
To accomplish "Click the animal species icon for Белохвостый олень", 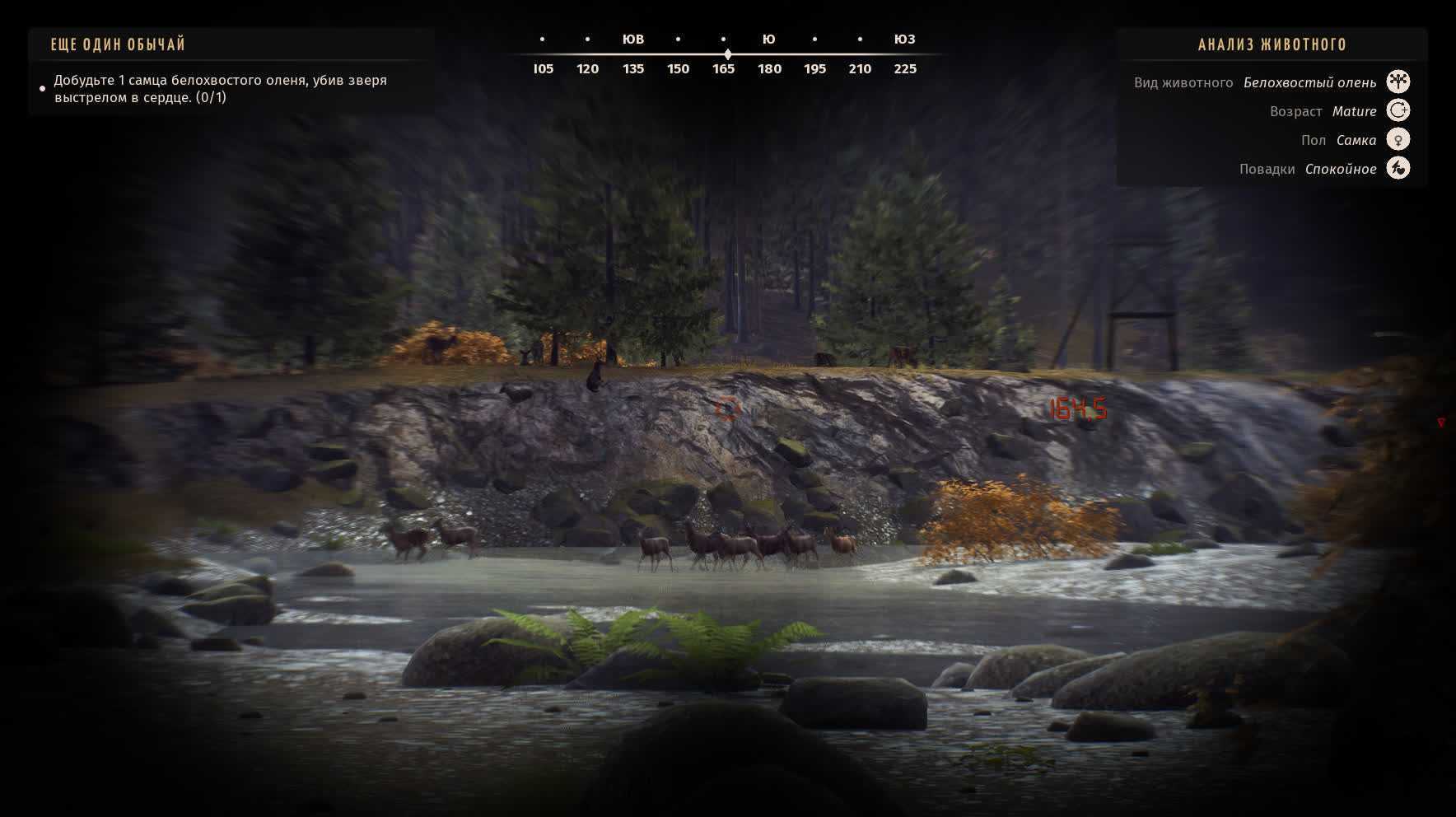I will pos(1398,82).
